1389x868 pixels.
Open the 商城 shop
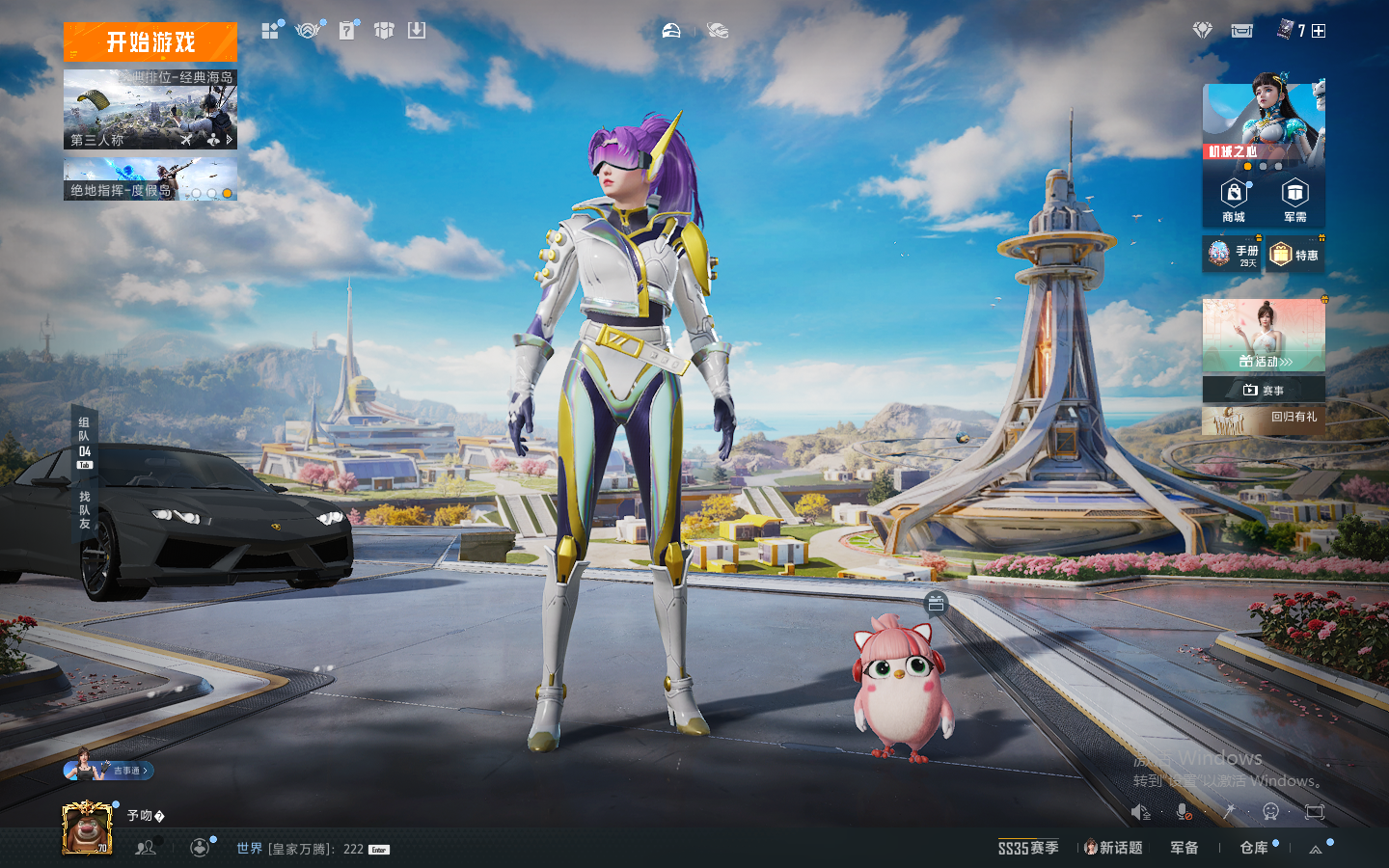pyautogui.click(x=1234, y=201)
